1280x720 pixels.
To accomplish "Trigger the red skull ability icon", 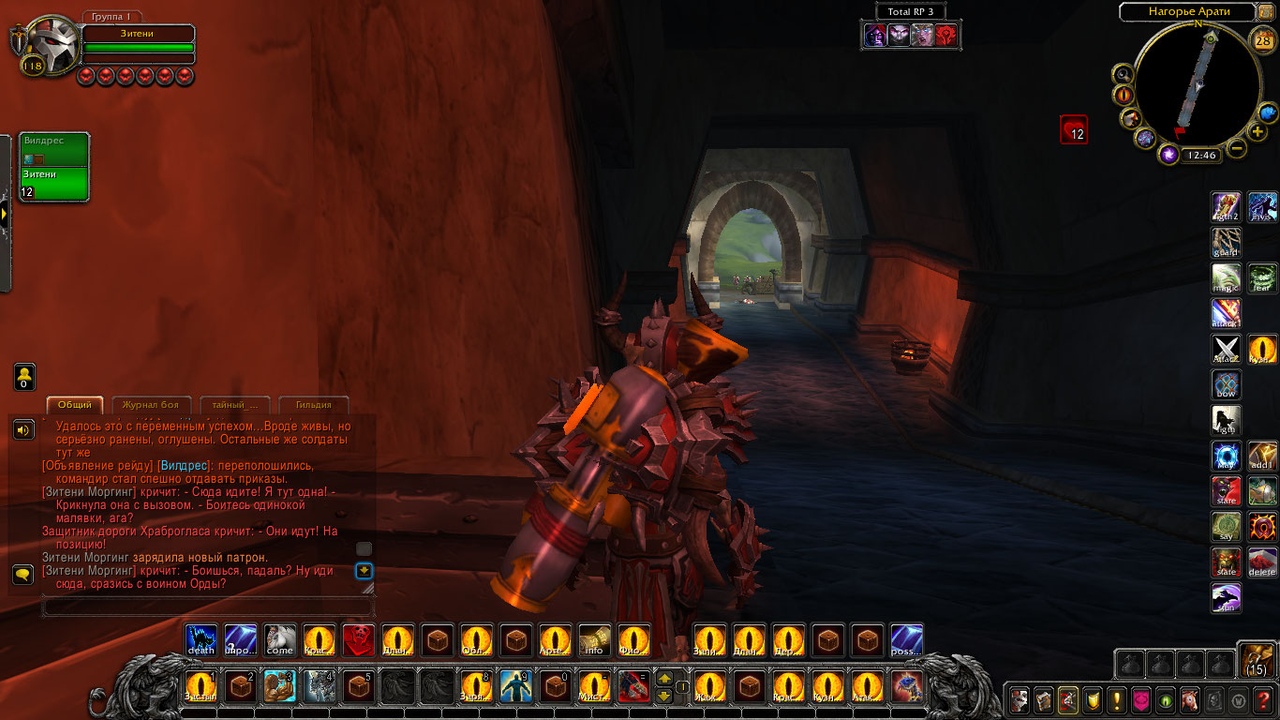I will click(x=358, y=640).
